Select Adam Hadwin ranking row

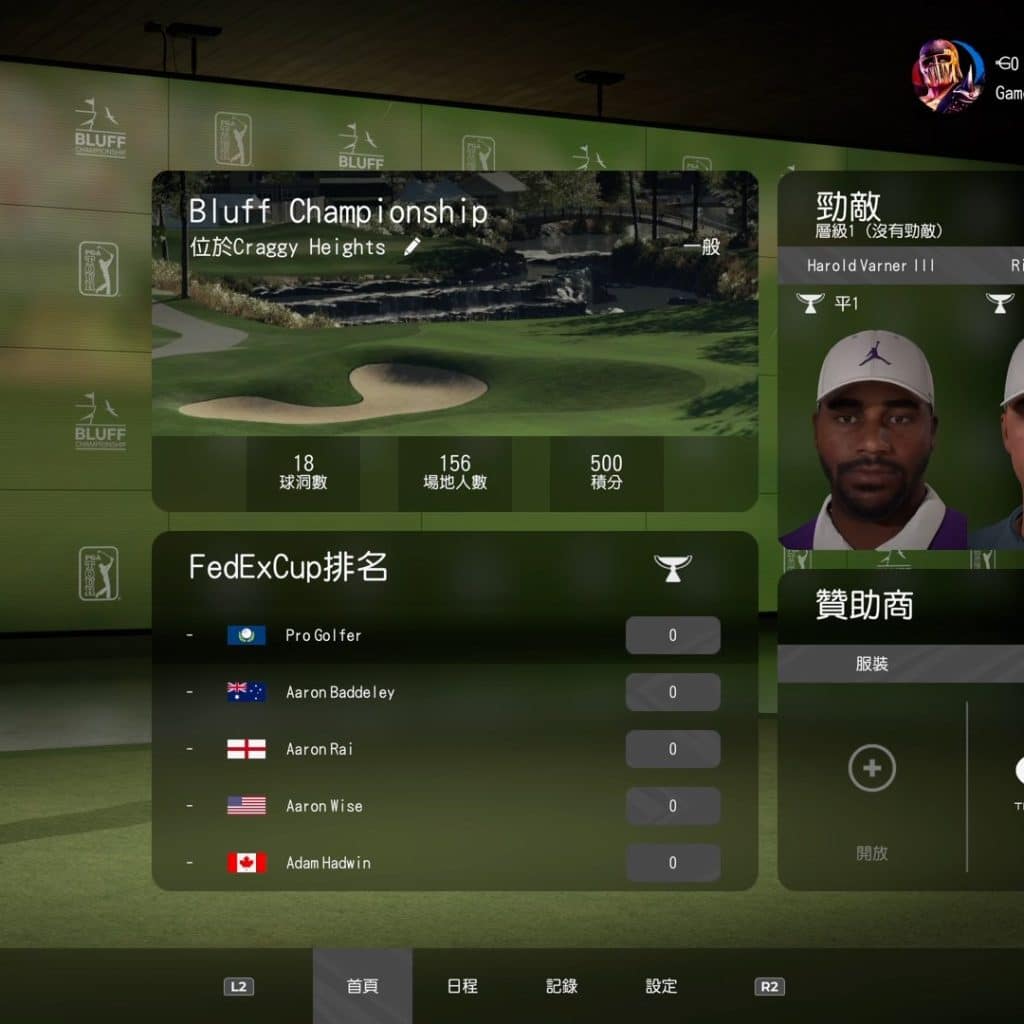[454, 863]
